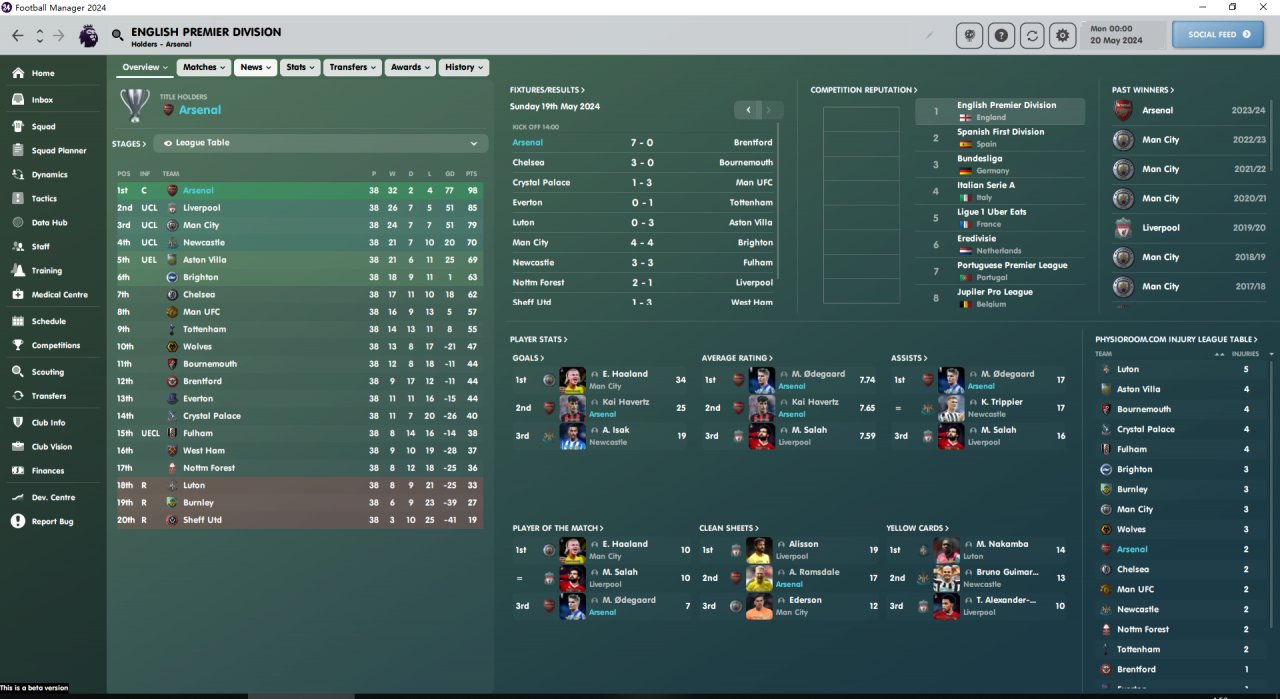Click the Arsenal title holders link

coord(200,110)
